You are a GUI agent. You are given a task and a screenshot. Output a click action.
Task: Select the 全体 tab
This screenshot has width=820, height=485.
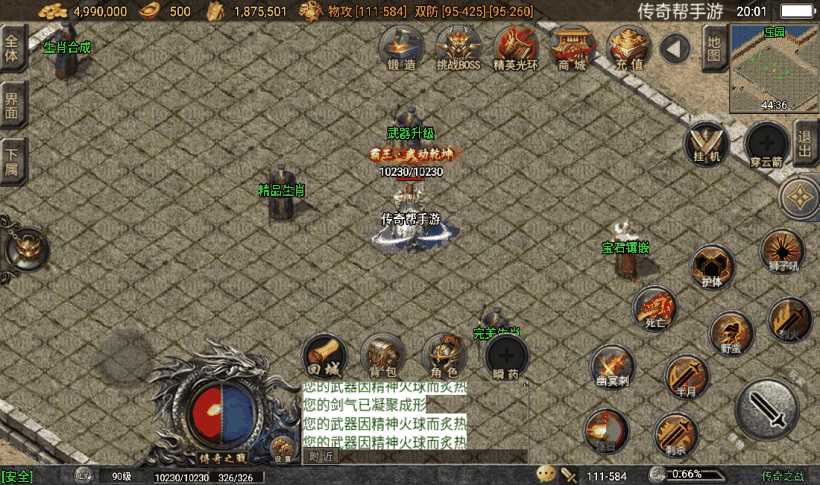pyautogui.click(x=12, y=49)
